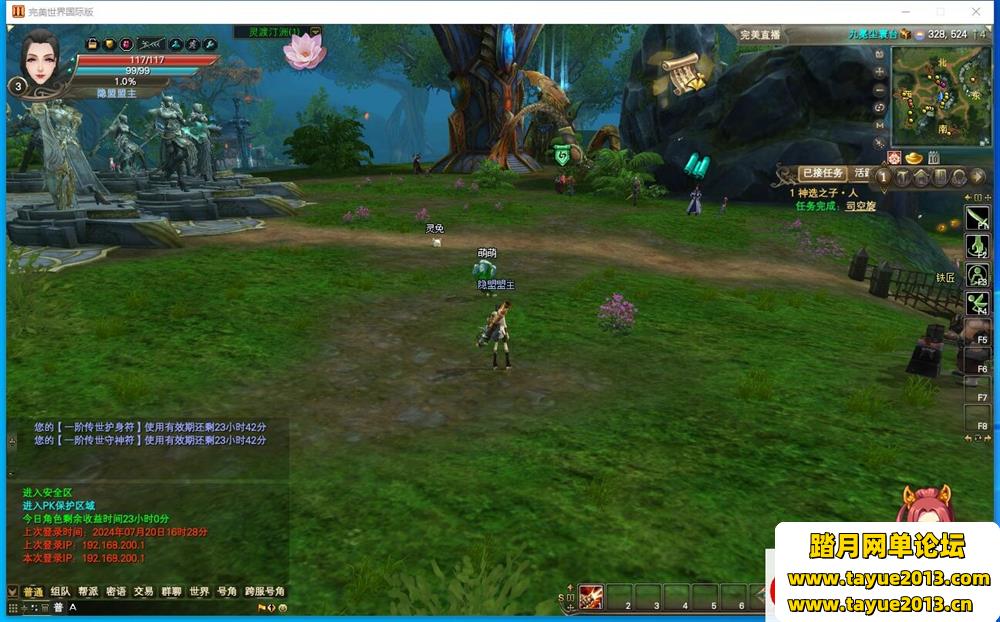Open the calendar icon below the minimap
The width and height of the screenshot is (1000, 622).
(x=933, y=158)
